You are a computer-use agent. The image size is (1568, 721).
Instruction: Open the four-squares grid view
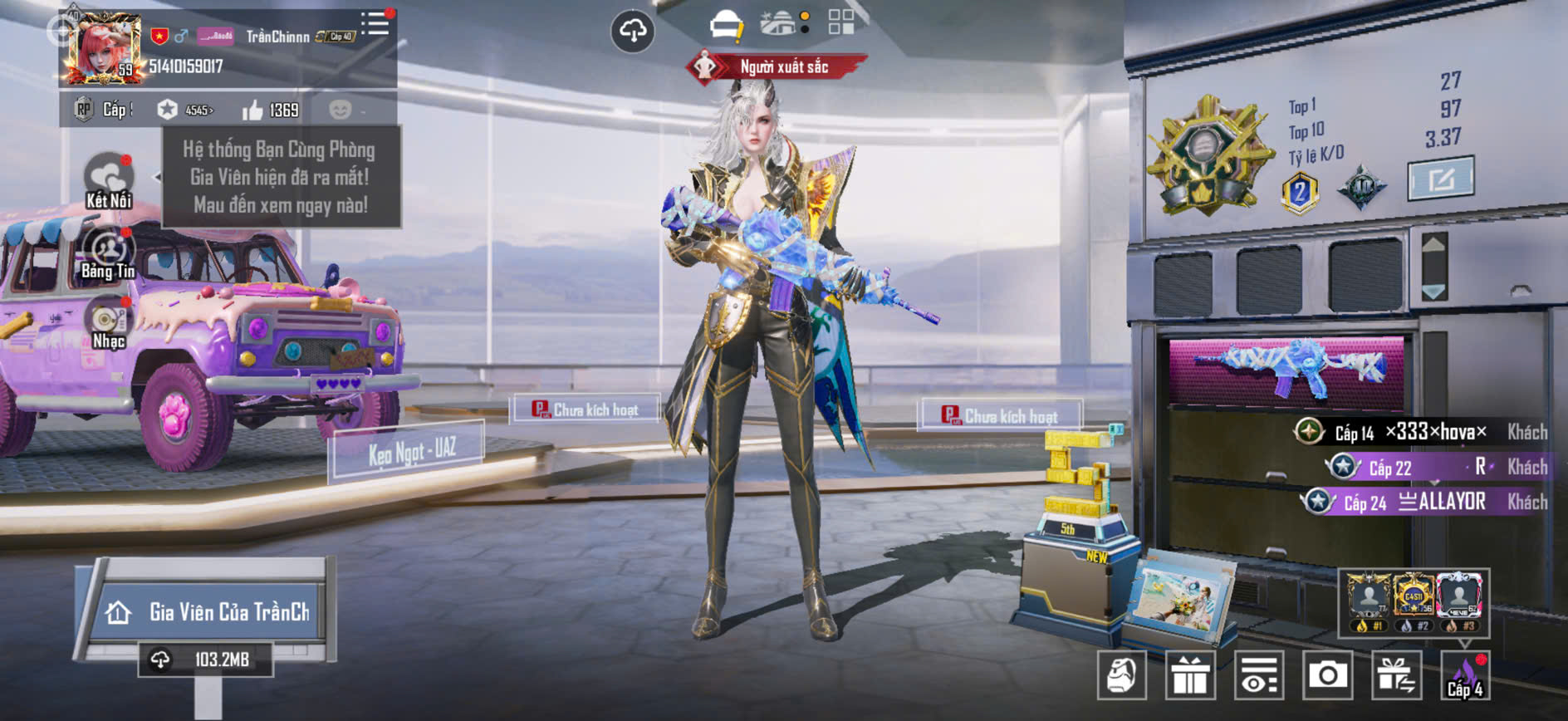(x=840, y=22)
